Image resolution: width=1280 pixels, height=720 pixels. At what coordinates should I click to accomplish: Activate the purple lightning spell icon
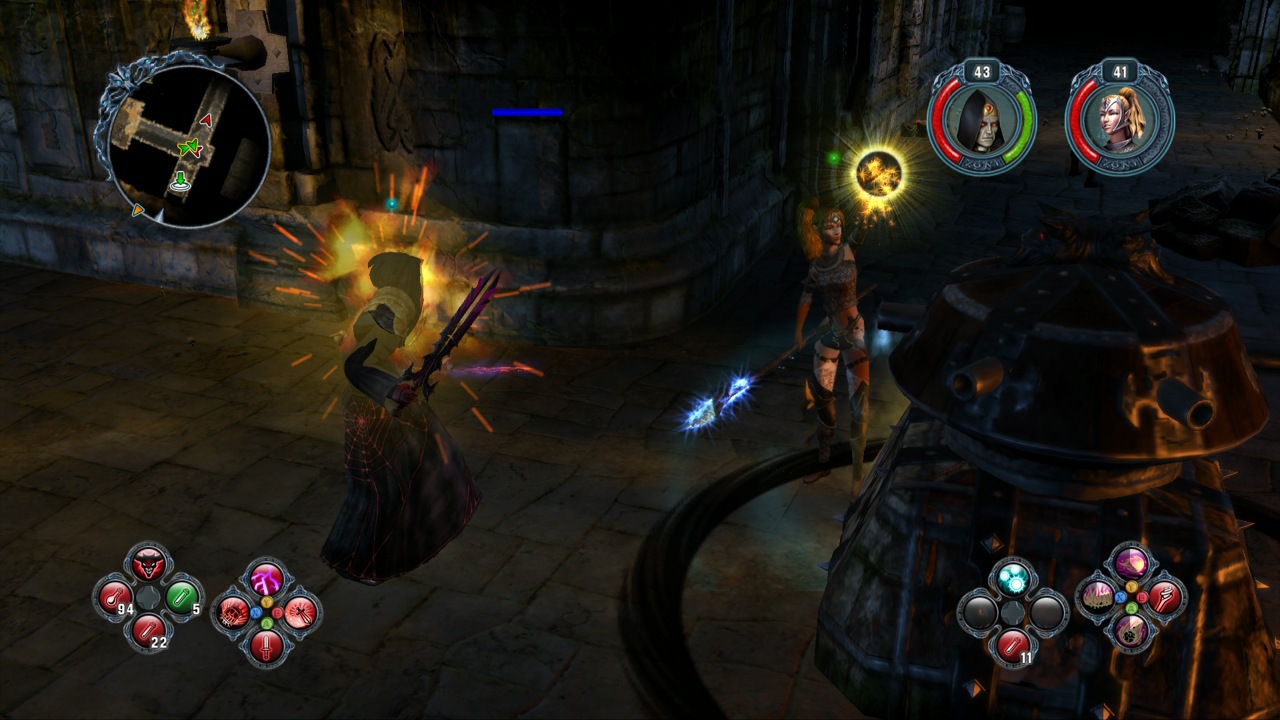click(267, 579)
